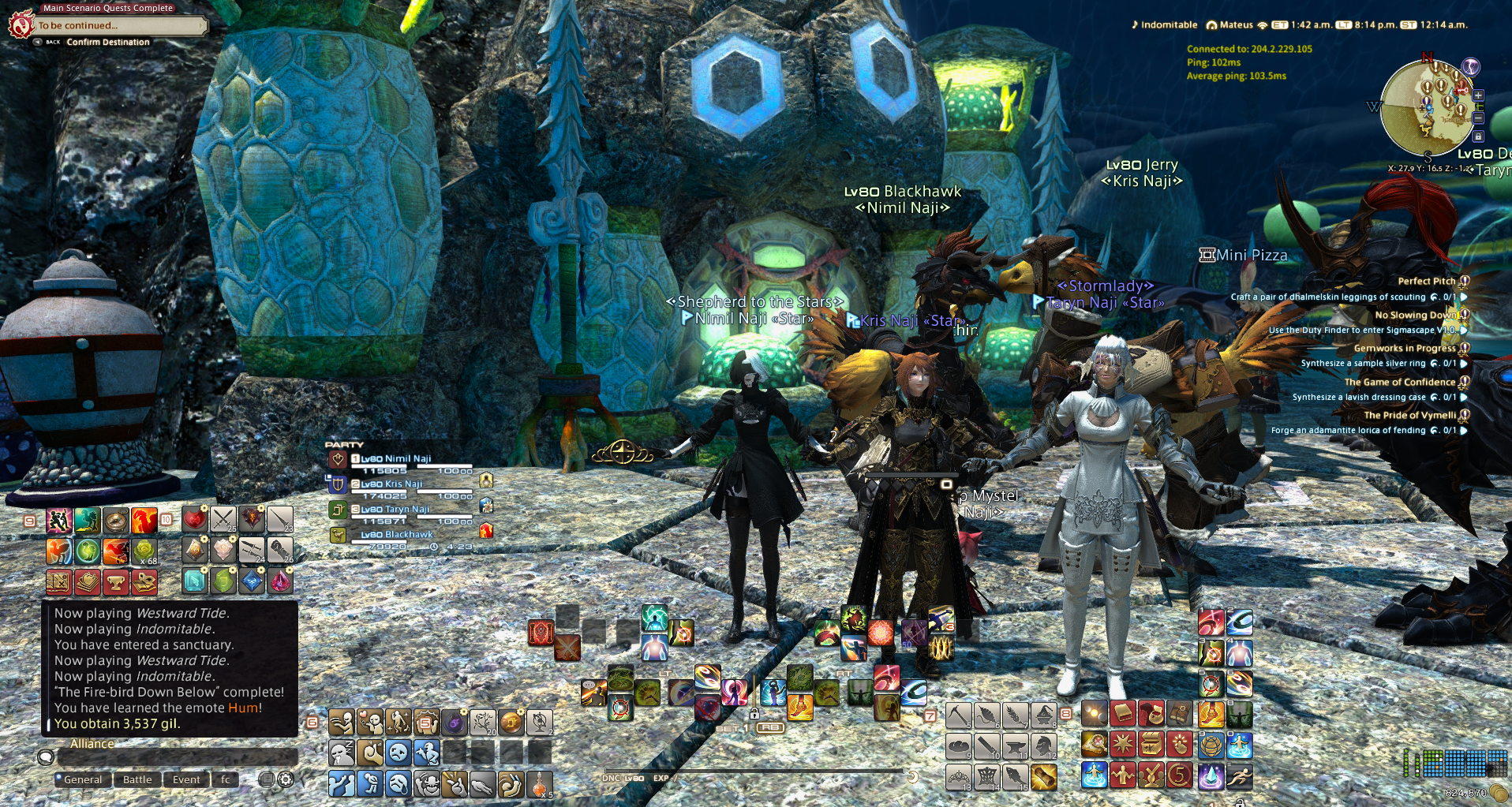Switch to the Battle chat tab
Screen dimensions: 1512x807
click(137, 779)
